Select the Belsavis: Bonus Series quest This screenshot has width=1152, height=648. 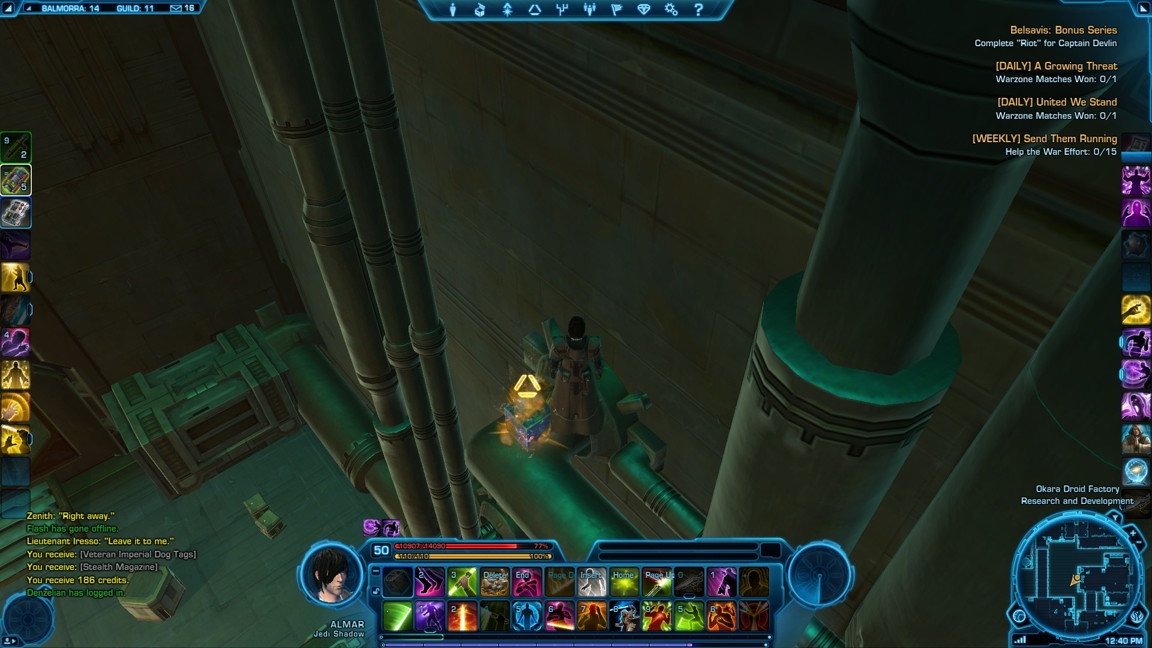1063,30
